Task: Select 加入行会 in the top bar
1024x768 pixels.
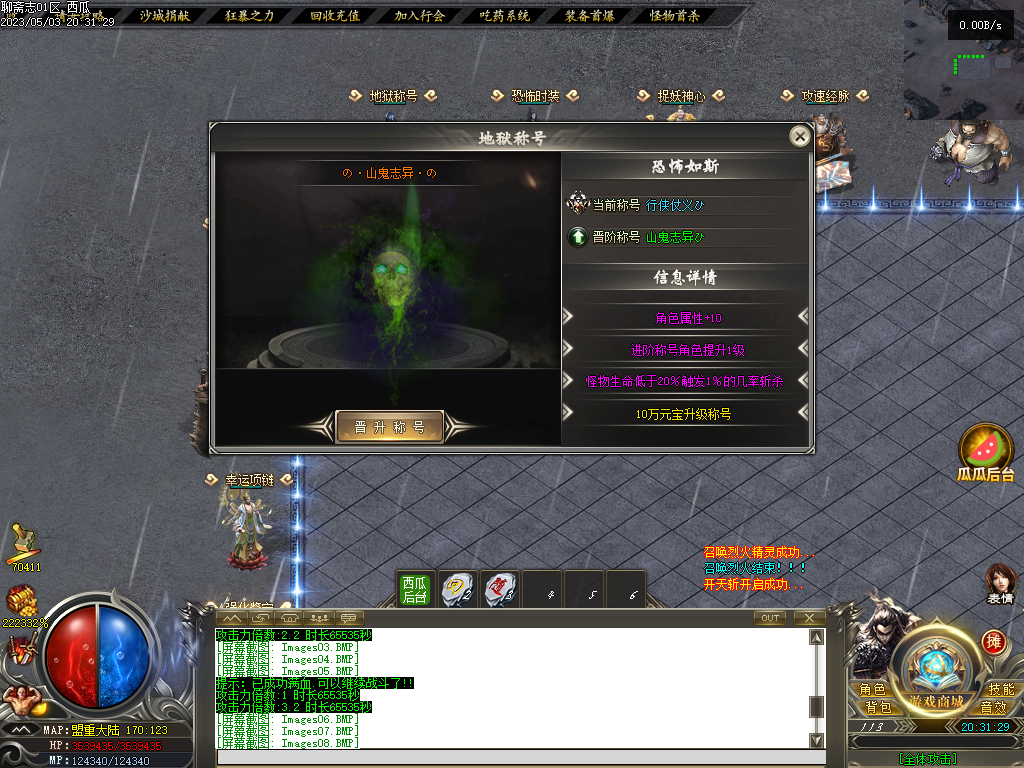Action: click(x=419, y=16)
